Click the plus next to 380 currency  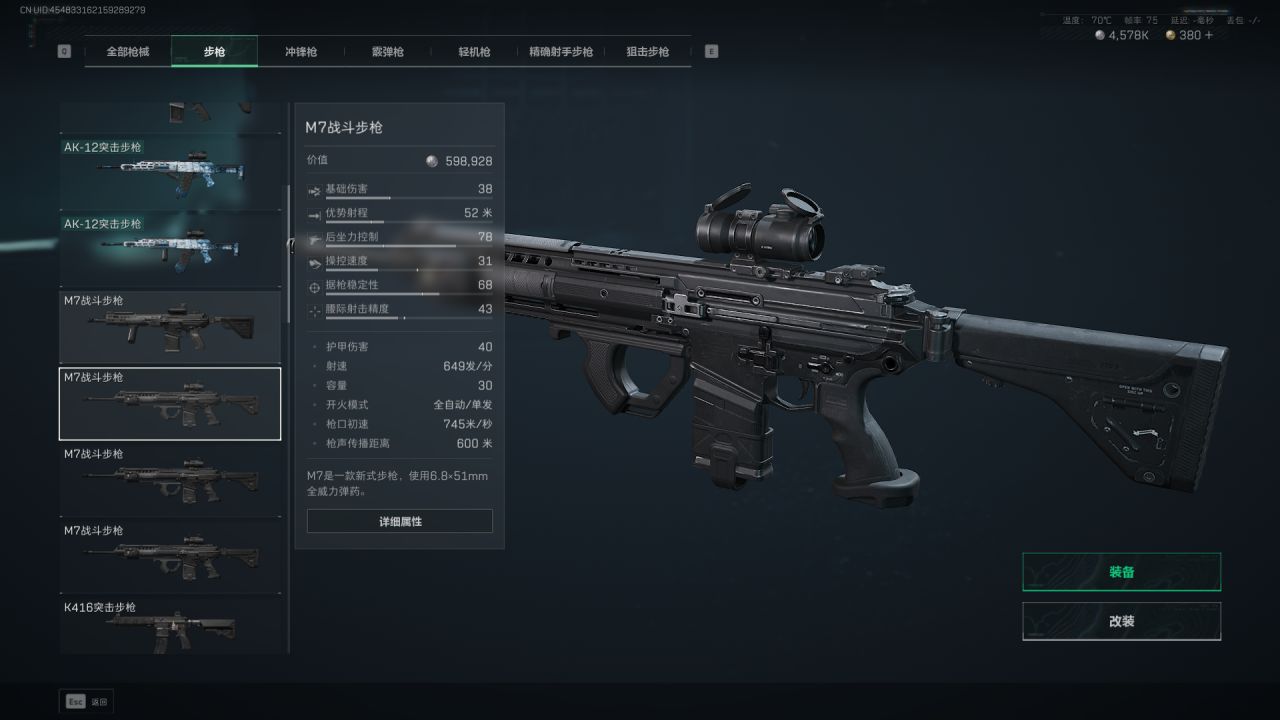tap(1209, 35)
